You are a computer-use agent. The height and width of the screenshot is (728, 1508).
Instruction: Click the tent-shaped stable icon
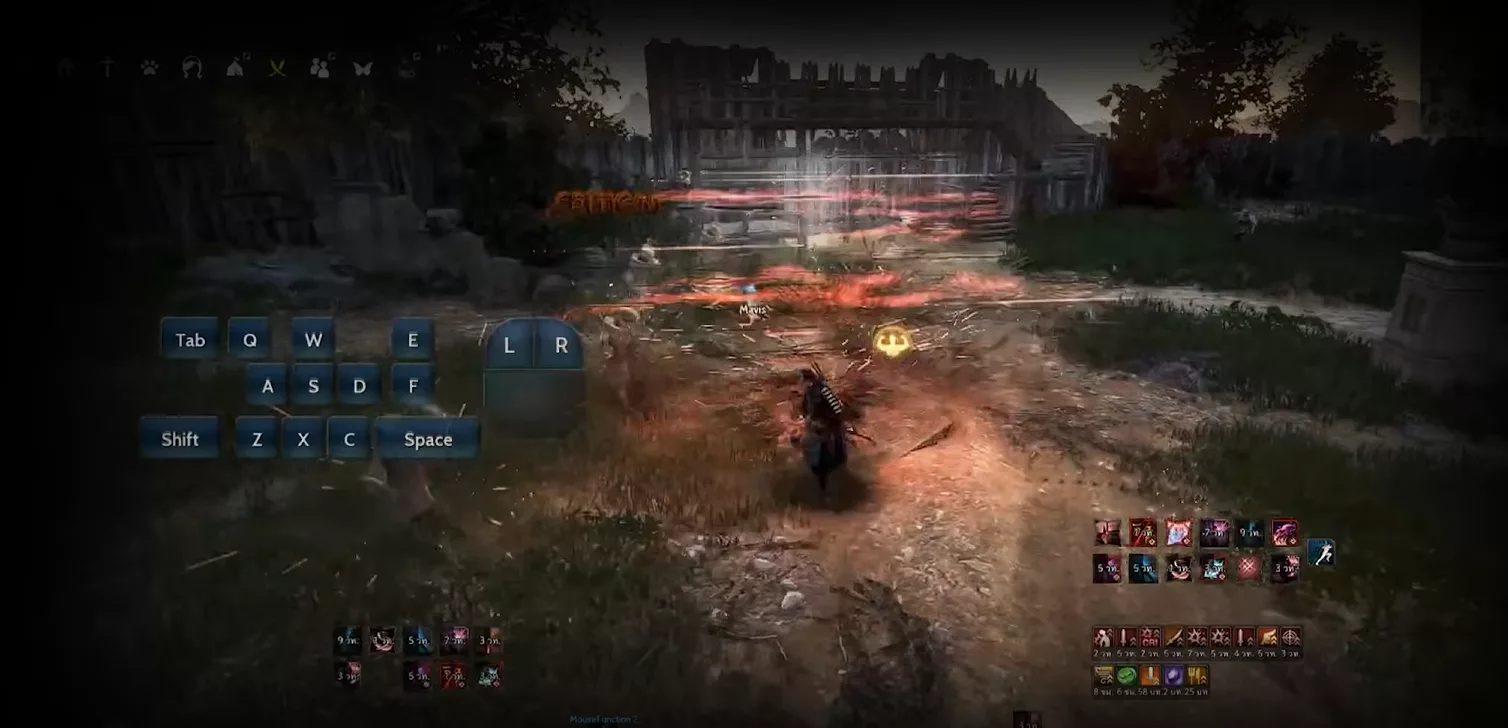click(x=235, y=68)
